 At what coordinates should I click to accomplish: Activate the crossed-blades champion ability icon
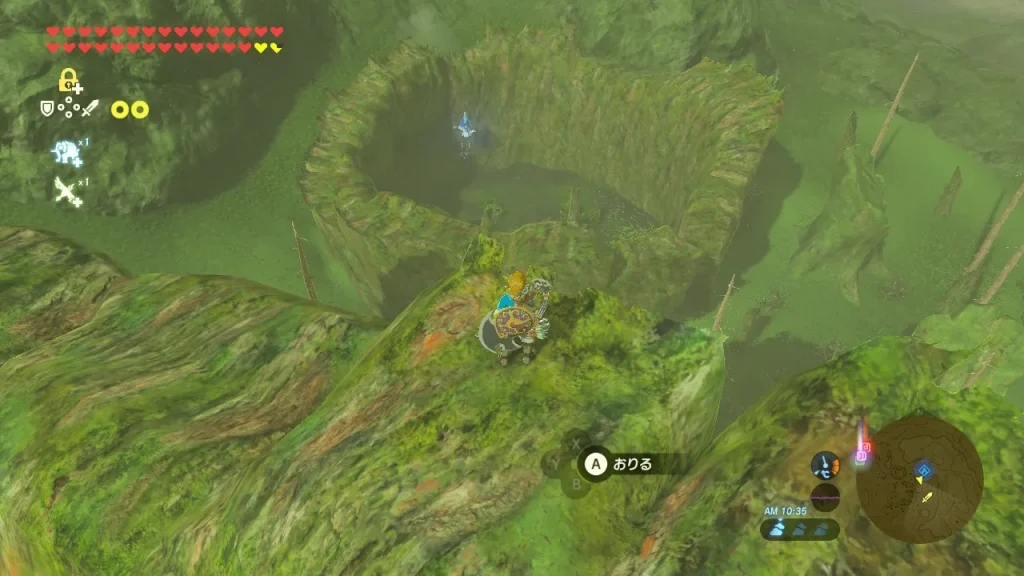point(67,190)
